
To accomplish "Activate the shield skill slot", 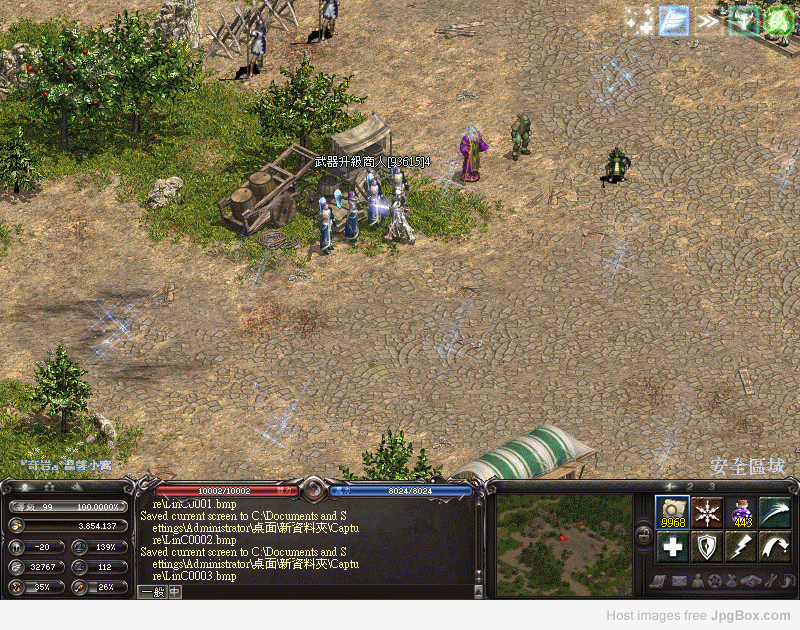I will click(708, 546).
